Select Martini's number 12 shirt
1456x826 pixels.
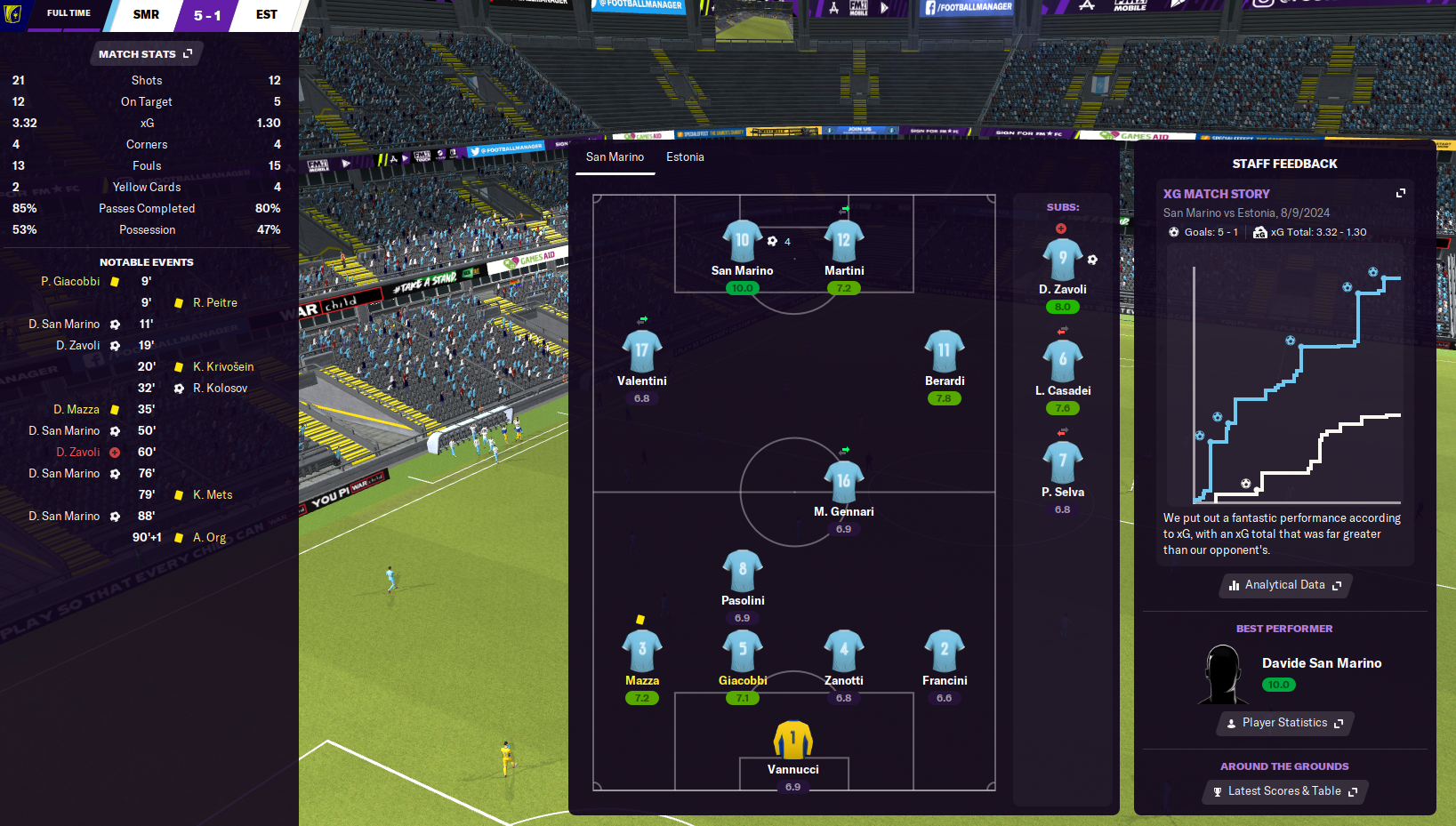843,241
